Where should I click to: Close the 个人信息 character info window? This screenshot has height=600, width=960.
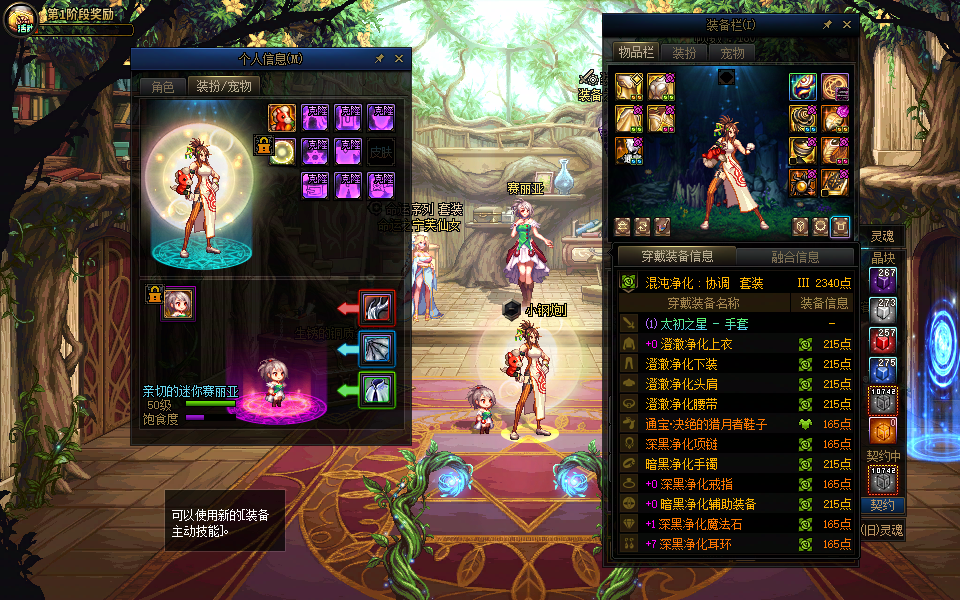(399, 59)
